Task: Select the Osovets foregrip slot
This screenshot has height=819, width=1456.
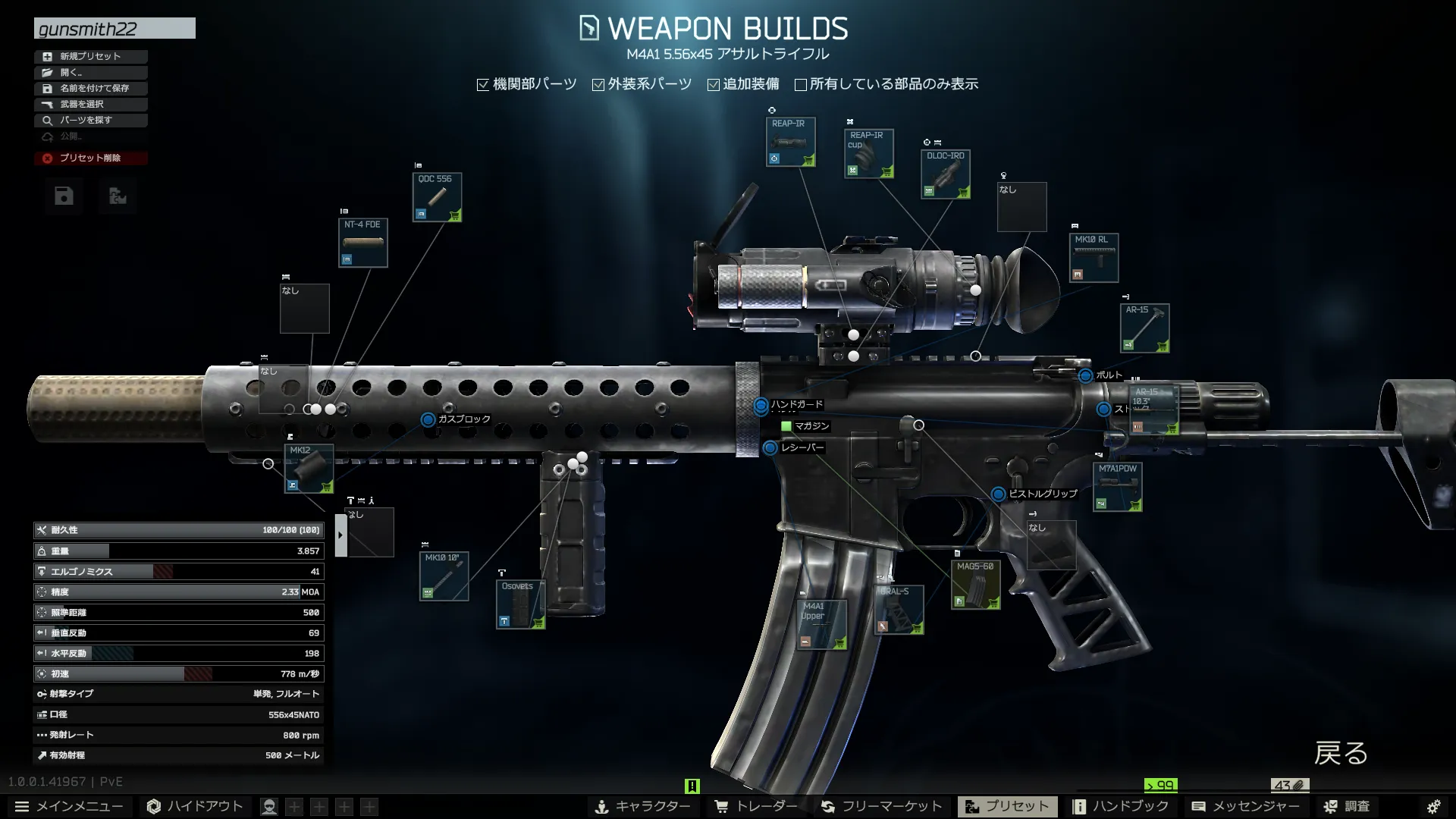Action: click(520, 604)
